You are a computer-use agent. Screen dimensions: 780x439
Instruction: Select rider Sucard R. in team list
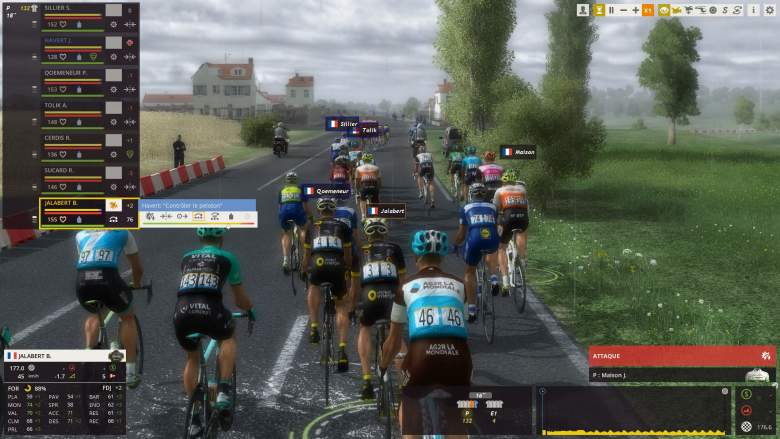tap(70, 170)
